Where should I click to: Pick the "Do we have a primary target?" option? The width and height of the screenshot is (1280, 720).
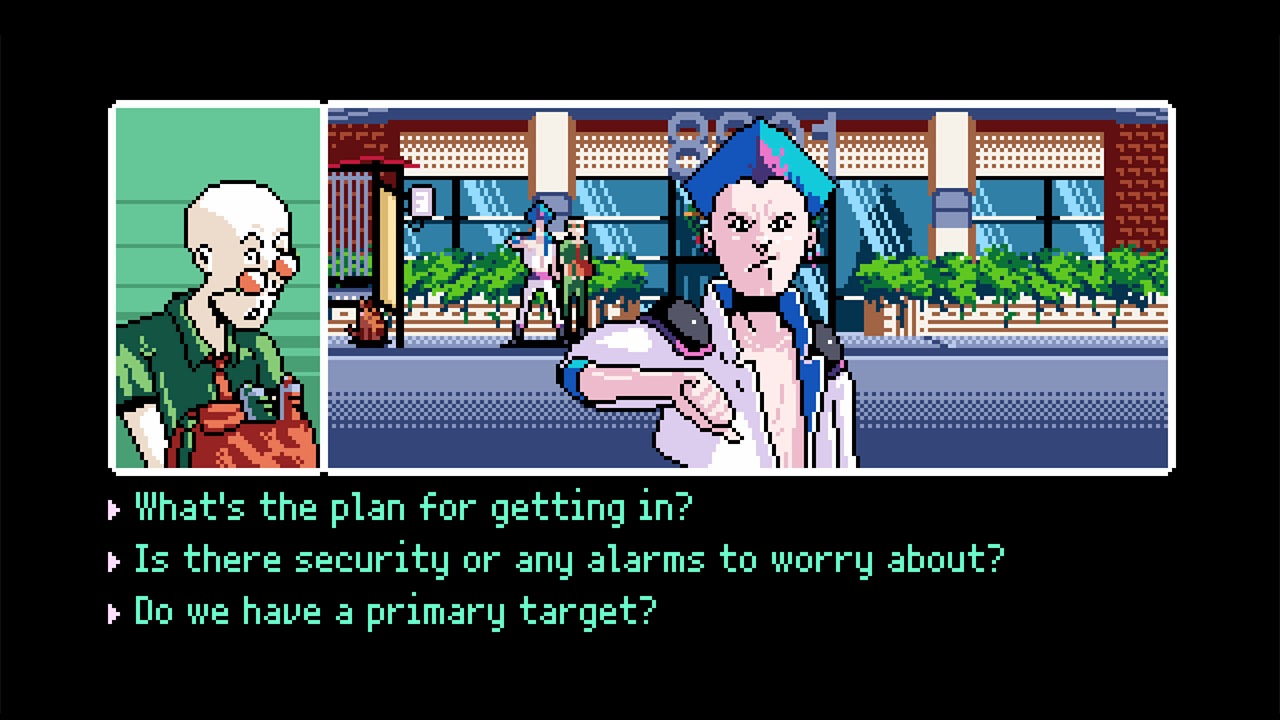[x=395, y=612]
